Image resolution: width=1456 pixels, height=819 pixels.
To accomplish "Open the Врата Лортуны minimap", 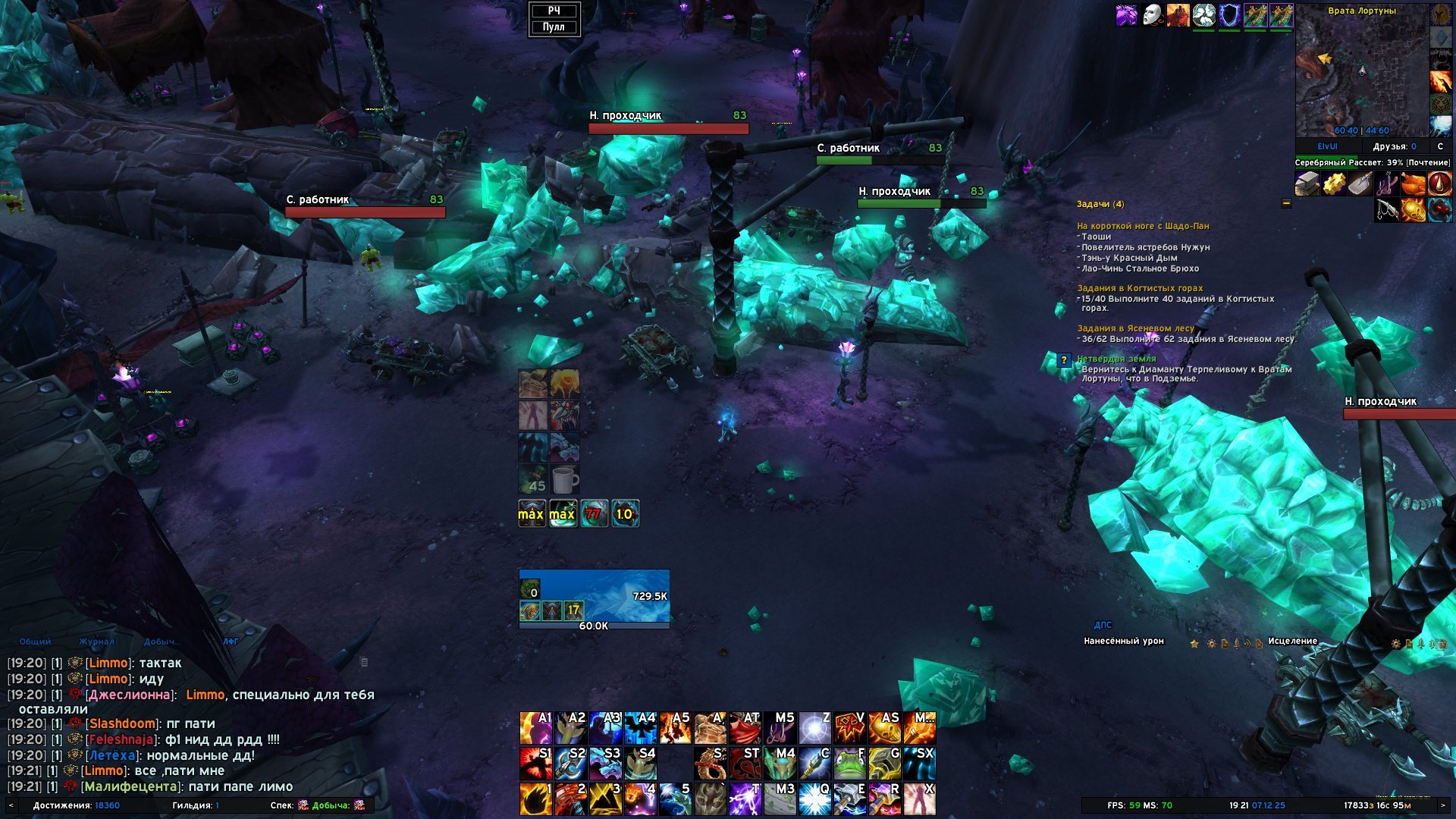I will click(x=1362, y=74).
